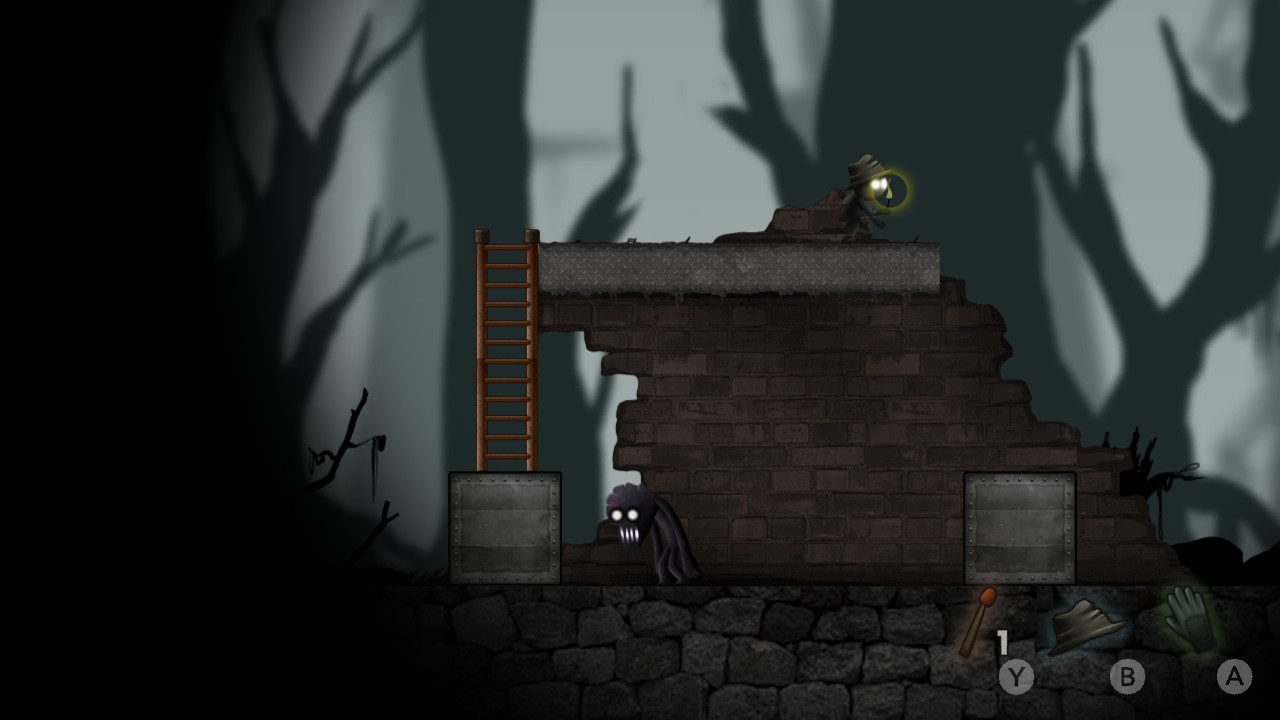Click the left metal crate
1280x720 pixels.
505,525
